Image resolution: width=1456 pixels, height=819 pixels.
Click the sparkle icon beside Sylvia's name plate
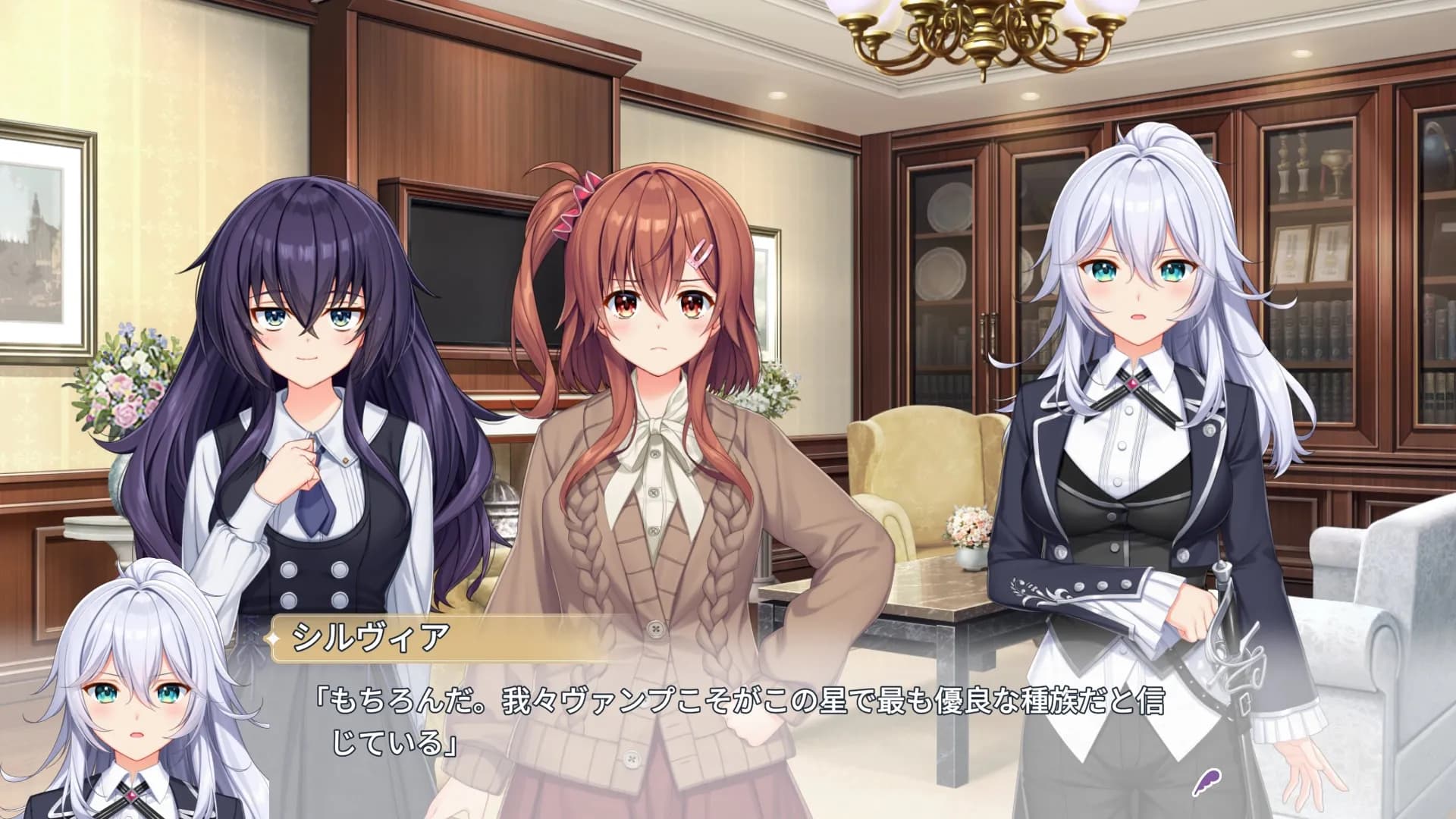coord(272,639)
